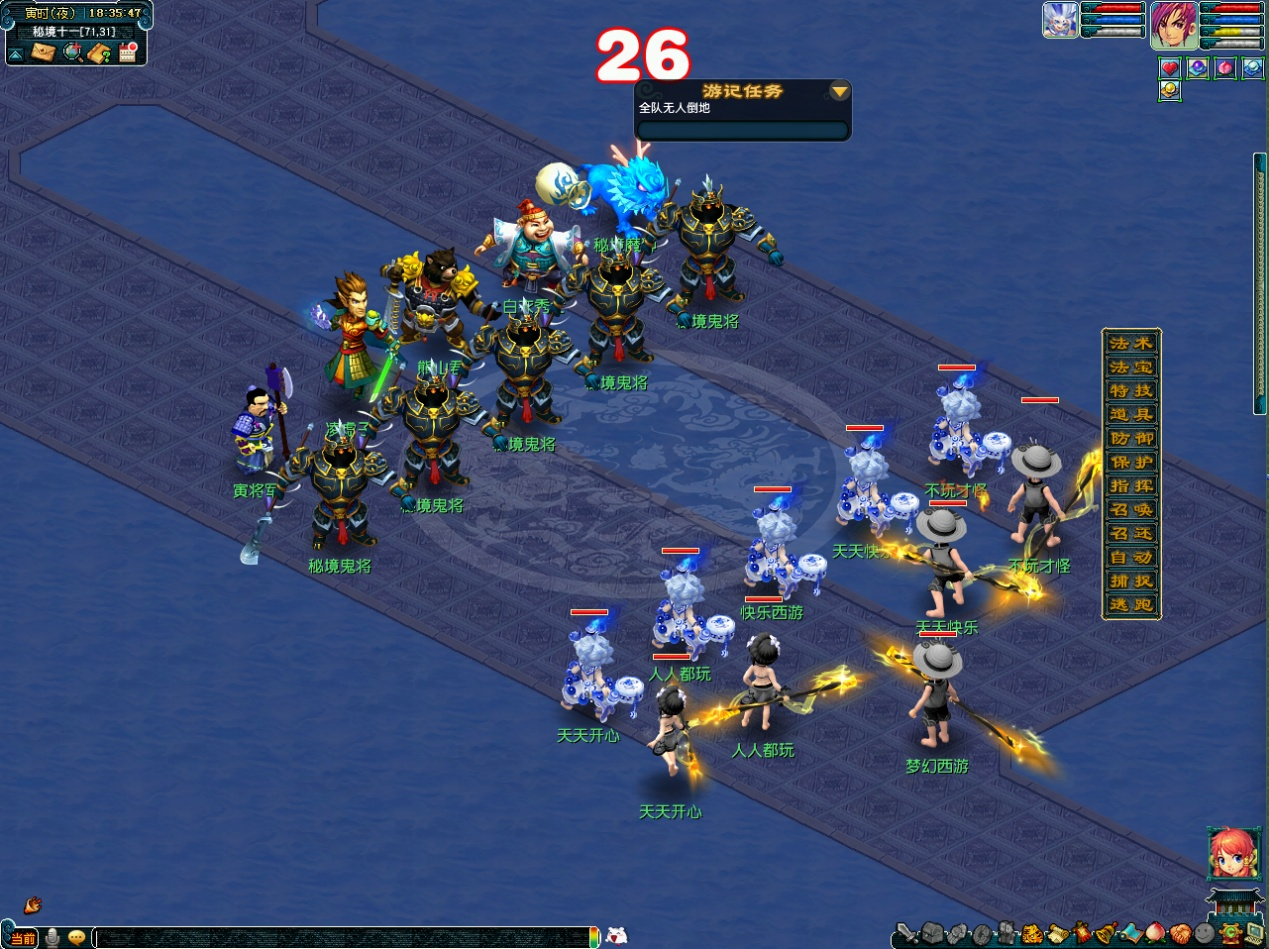This screenshot has height=949, width=1269.
Task: Select the 法宝 treasure command
Action: [x=1131, y=367]
